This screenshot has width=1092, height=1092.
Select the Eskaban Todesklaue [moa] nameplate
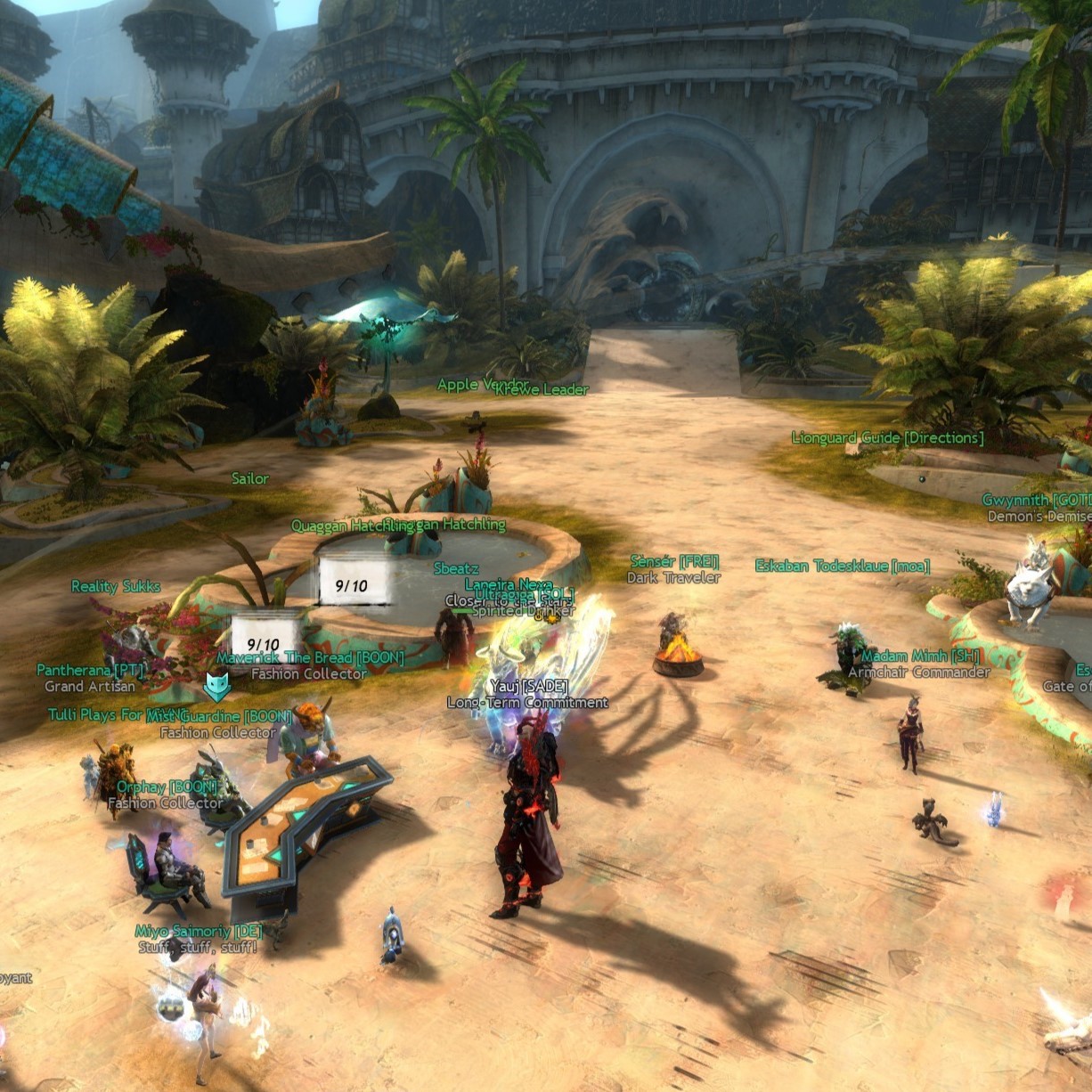[842, 566]
